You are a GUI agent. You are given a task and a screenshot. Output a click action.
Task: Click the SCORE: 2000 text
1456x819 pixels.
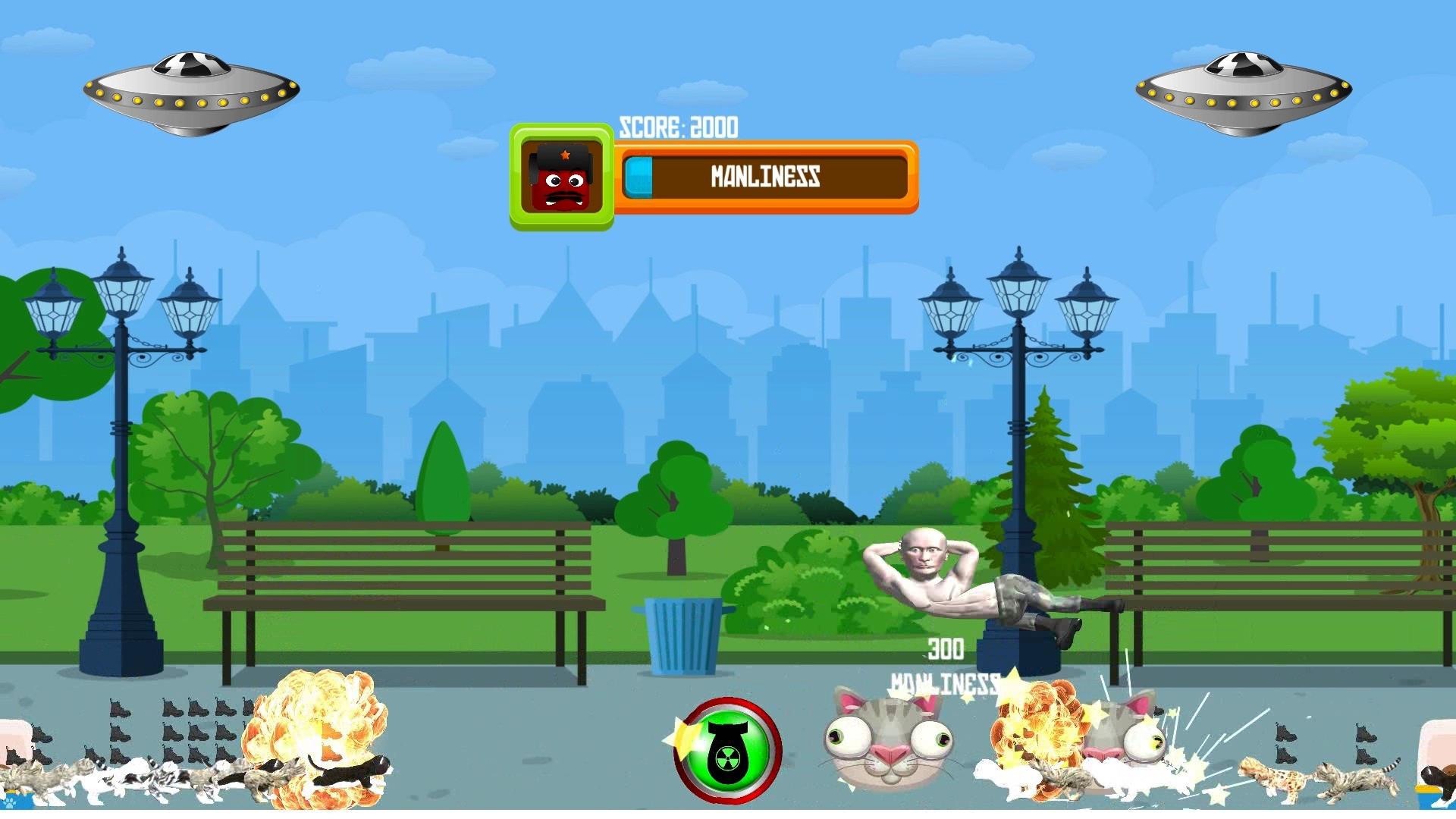[x=679, y=127]
